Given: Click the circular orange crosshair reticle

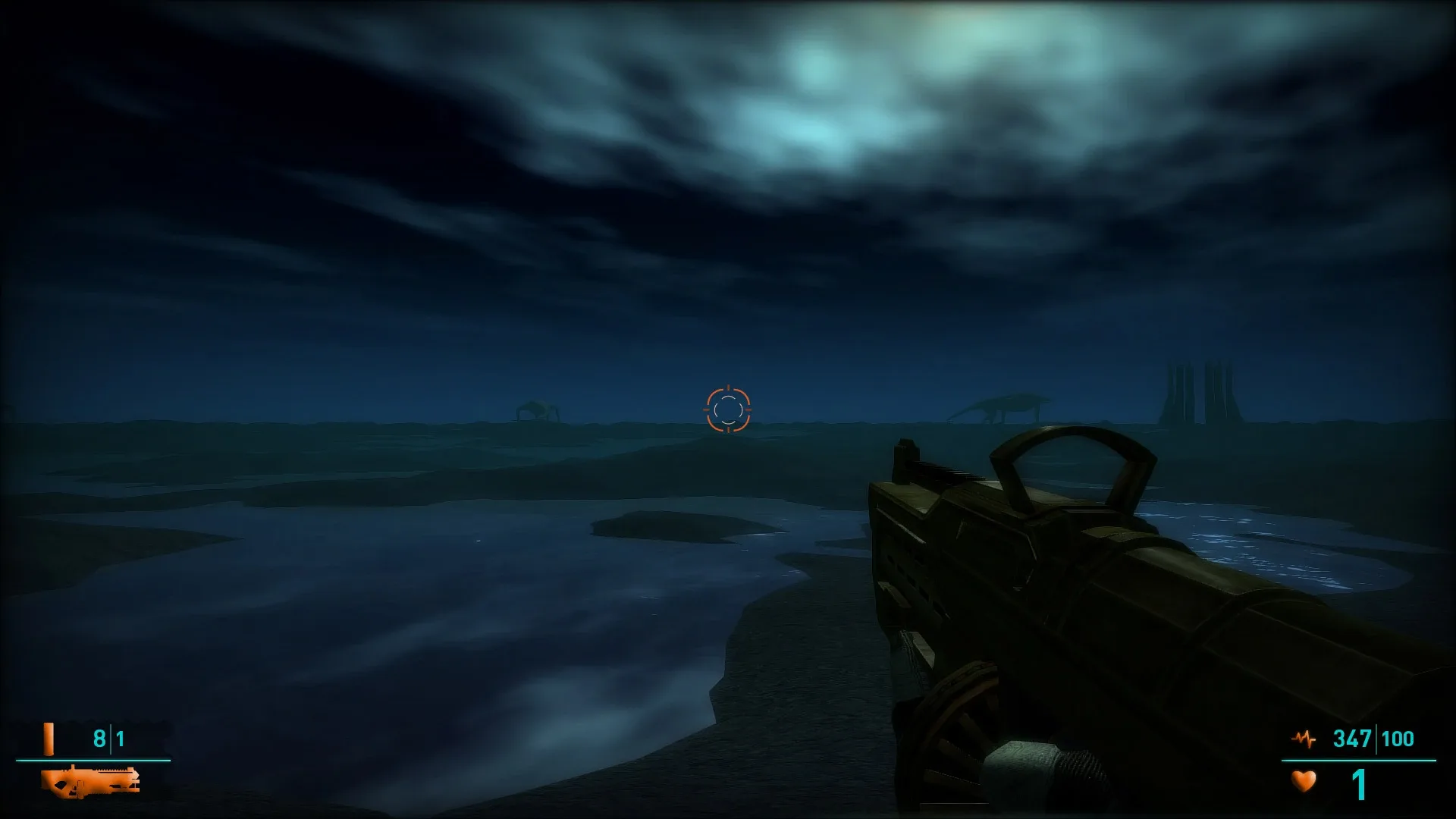Looking at the screenshot, I should (x=726, y=409).
